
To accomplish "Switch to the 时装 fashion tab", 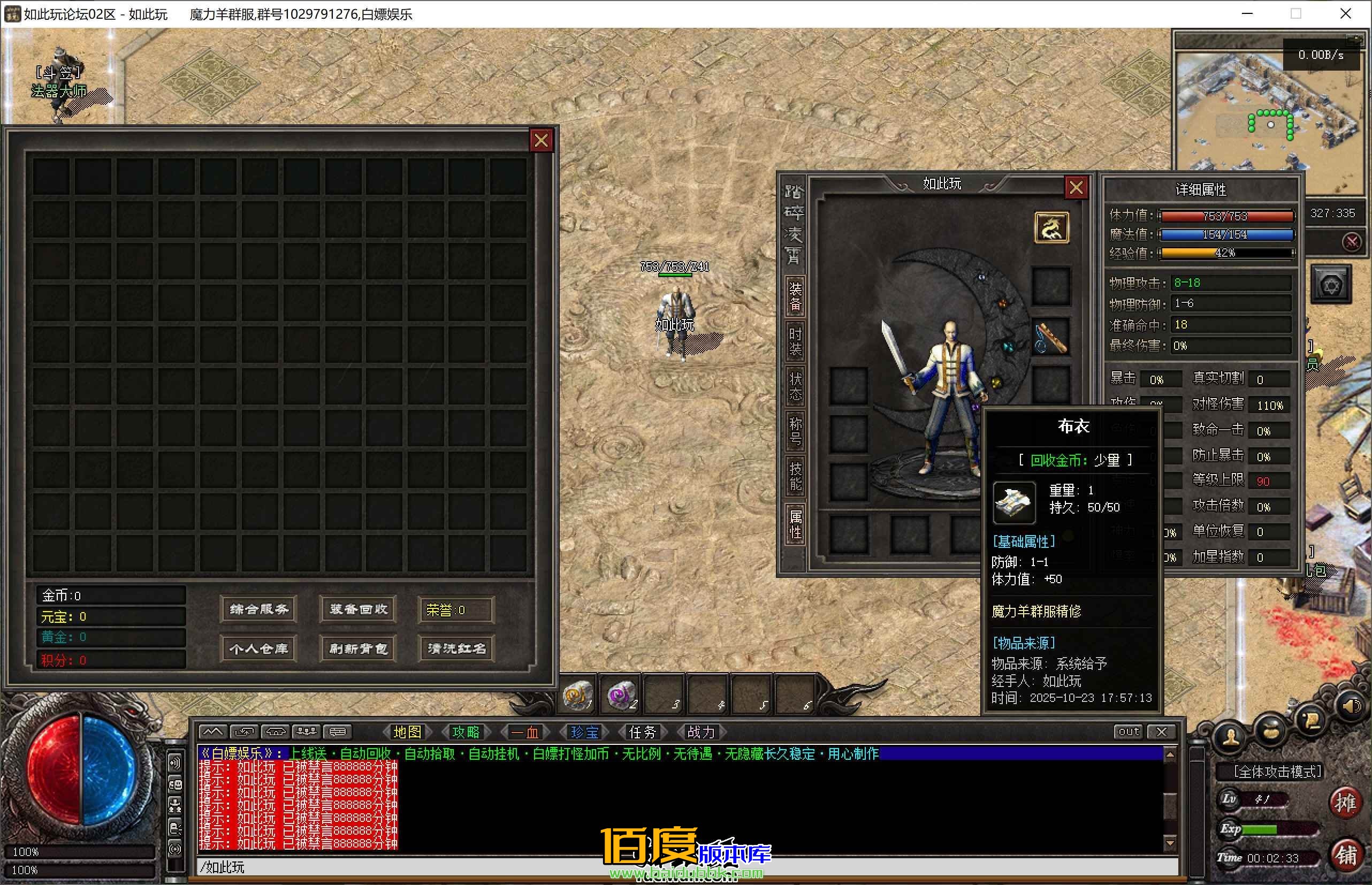I will (x=795, y=342).
